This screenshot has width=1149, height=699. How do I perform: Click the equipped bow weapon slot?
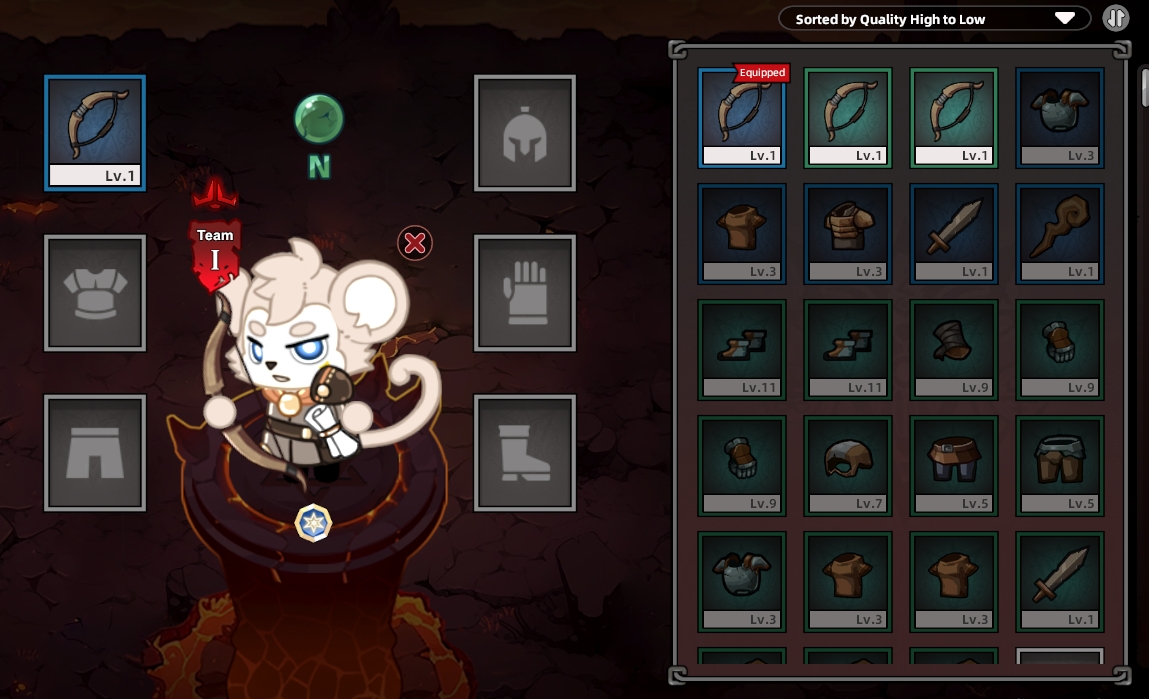click(95, 132)
